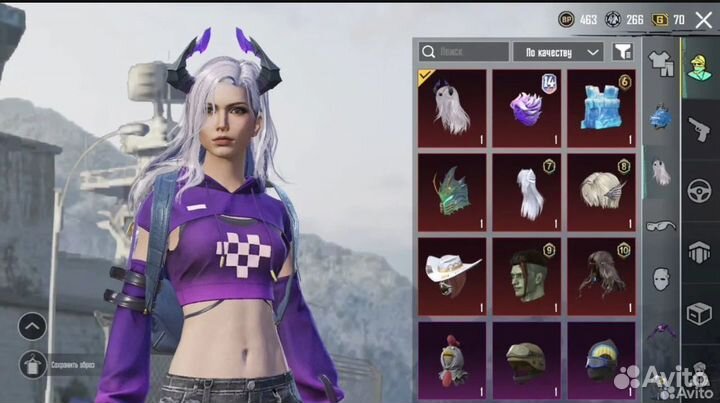Viewport: 720px width, 403px height.
Task: Pick the green zombie head item
Action: pyautogui.click(x=527, y=271)
